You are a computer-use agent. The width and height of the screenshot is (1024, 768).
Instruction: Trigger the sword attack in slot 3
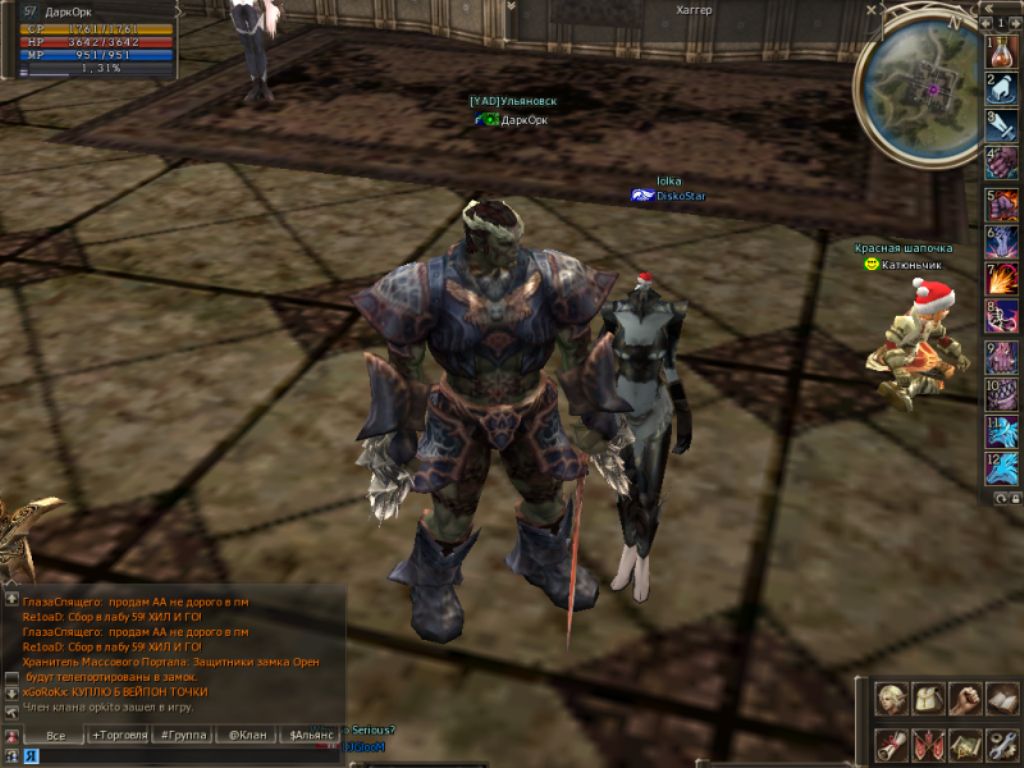pos(1002,125)
